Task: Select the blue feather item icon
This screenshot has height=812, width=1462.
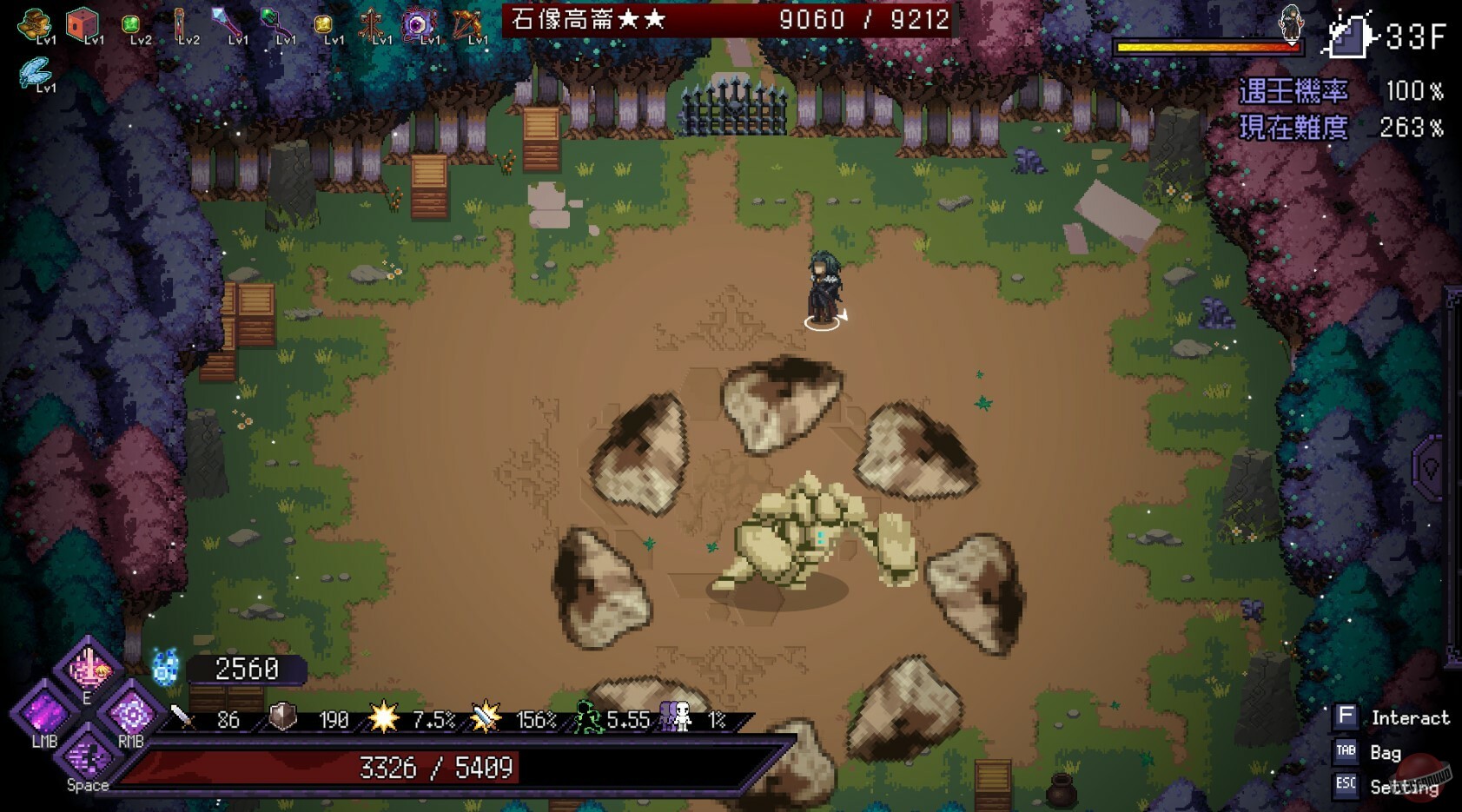Action: (x=36, y=71)
